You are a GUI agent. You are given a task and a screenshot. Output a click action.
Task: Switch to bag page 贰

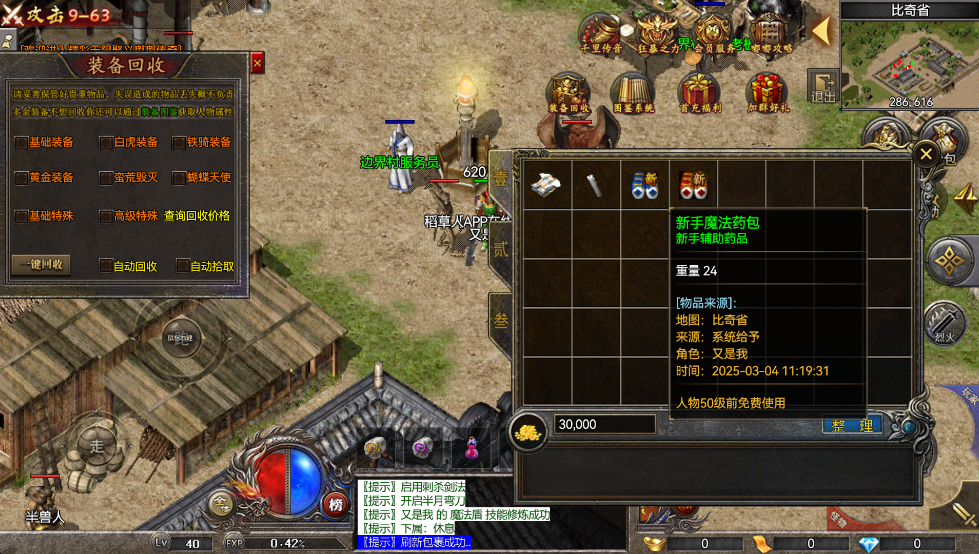click(500, 250)
